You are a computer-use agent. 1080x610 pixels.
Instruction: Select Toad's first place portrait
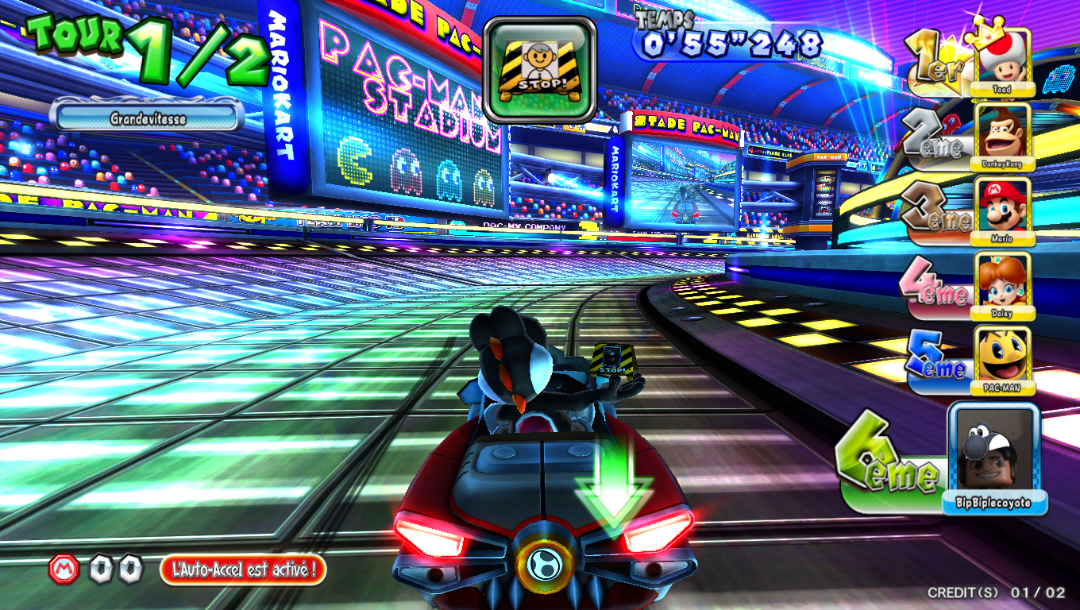tap(1002, 62)
